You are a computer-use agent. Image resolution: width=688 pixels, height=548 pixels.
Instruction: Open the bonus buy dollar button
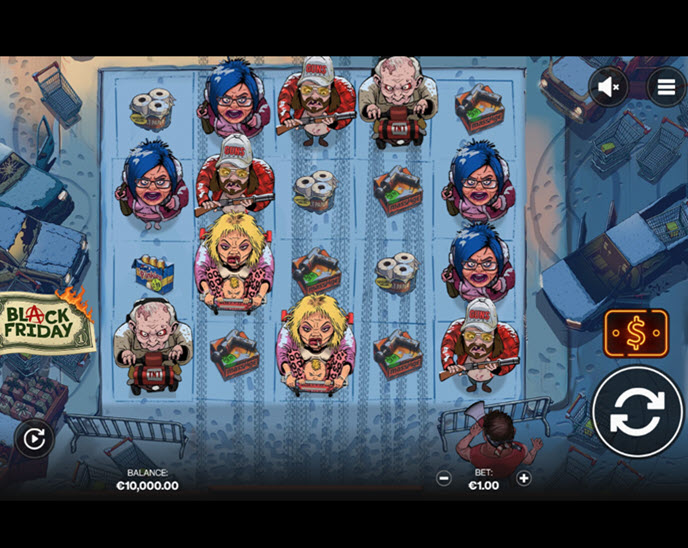coord(635,333)
